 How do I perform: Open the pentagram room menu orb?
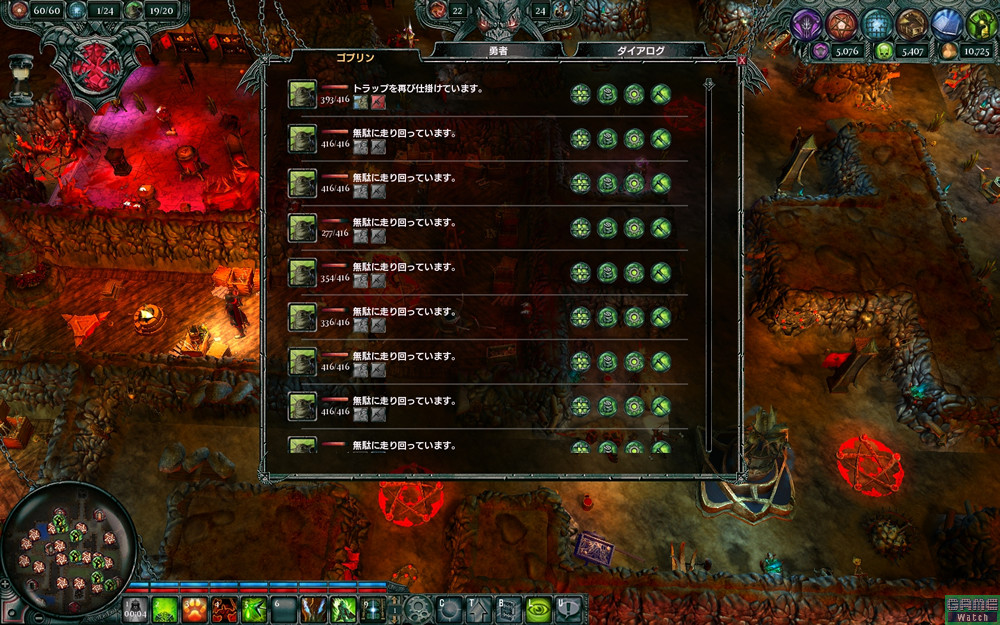tap(842, 23)
